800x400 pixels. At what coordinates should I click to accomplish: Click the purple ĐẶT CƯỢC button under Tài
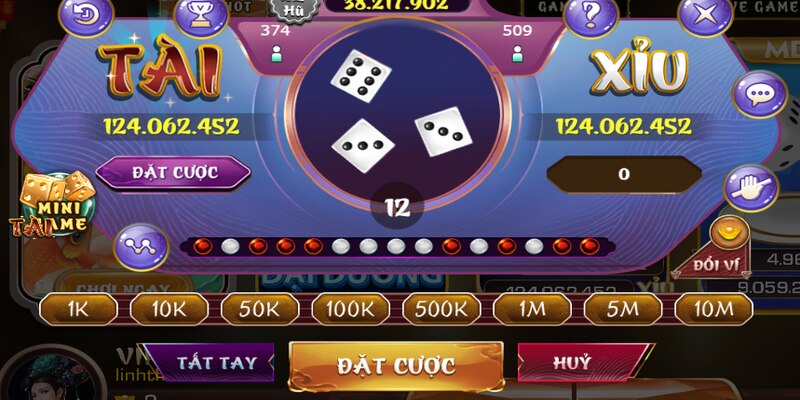174,172
